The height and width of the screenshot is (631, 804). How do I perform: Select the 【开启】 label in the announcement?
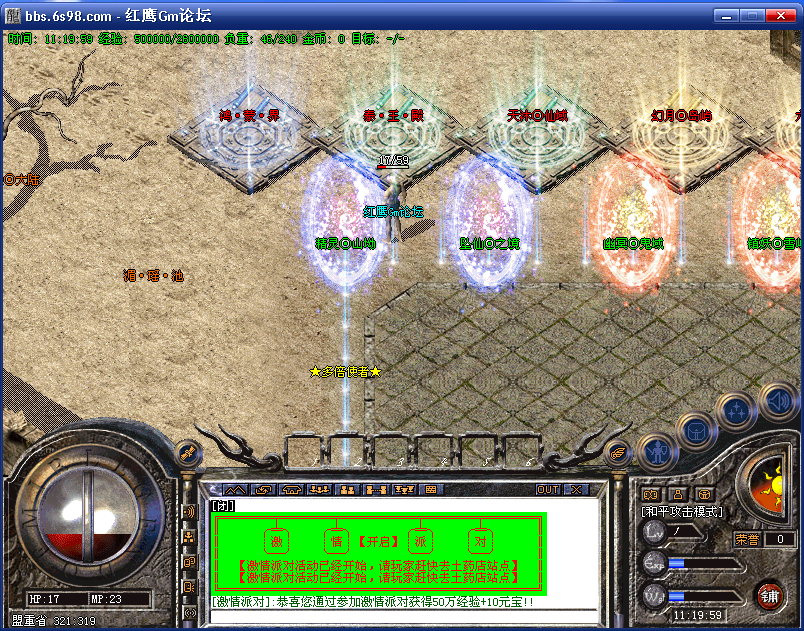tap(378, 542)
